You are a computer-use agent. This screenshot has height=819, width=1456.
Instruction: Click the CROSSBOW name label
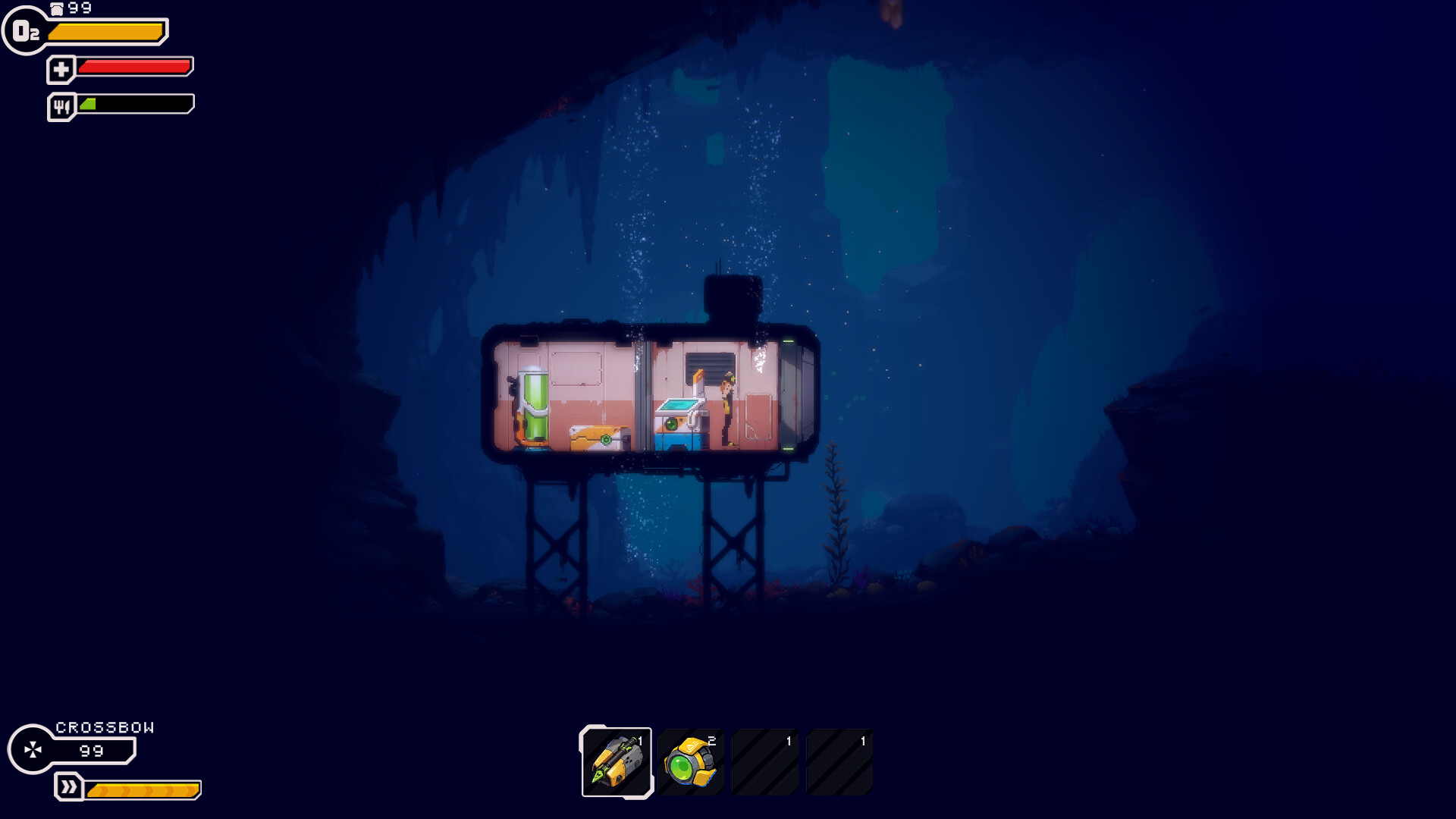[105, 726]
